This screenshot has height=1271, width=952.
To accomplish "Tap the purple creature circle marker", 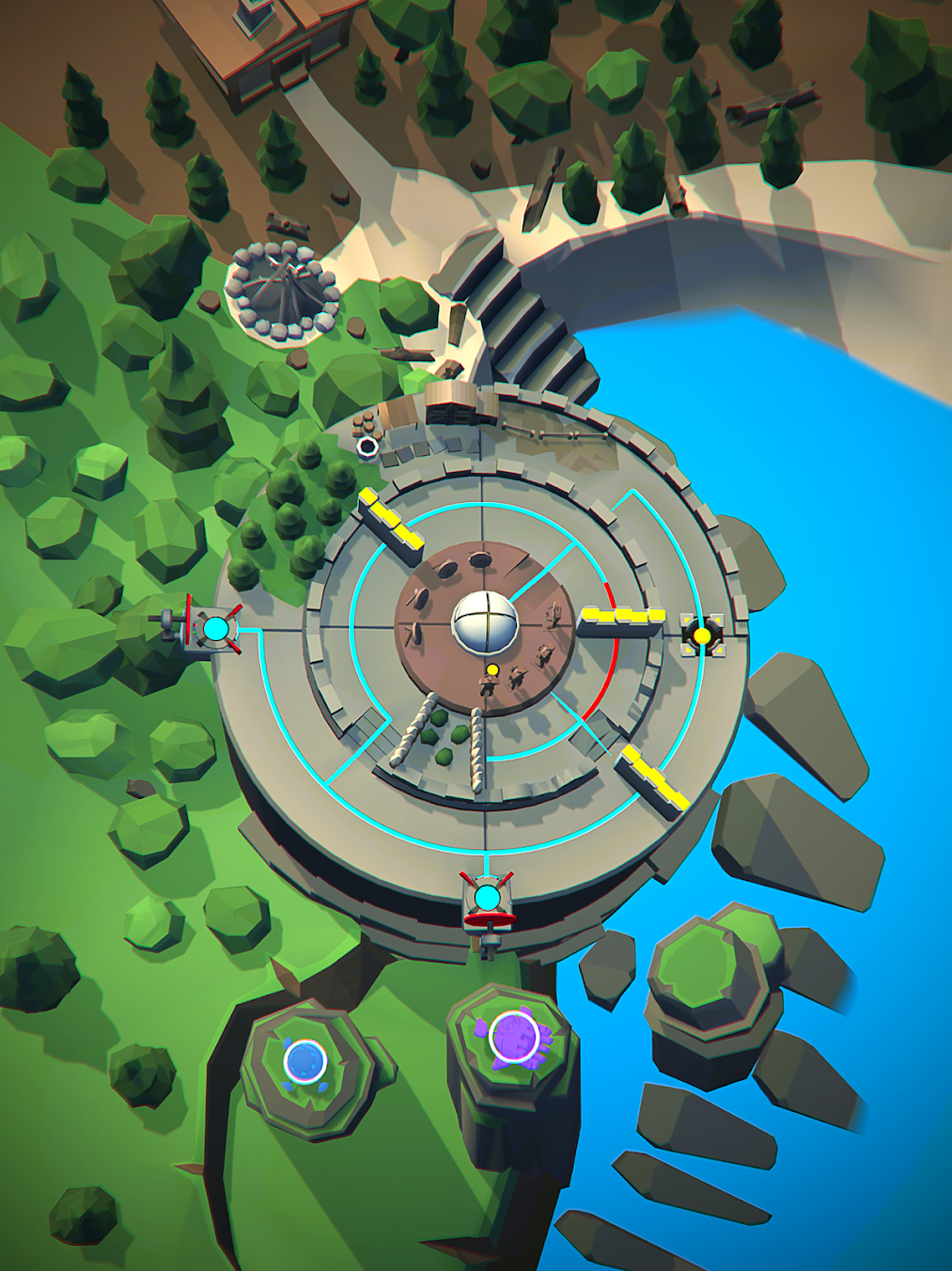I will click(514, 1038).
